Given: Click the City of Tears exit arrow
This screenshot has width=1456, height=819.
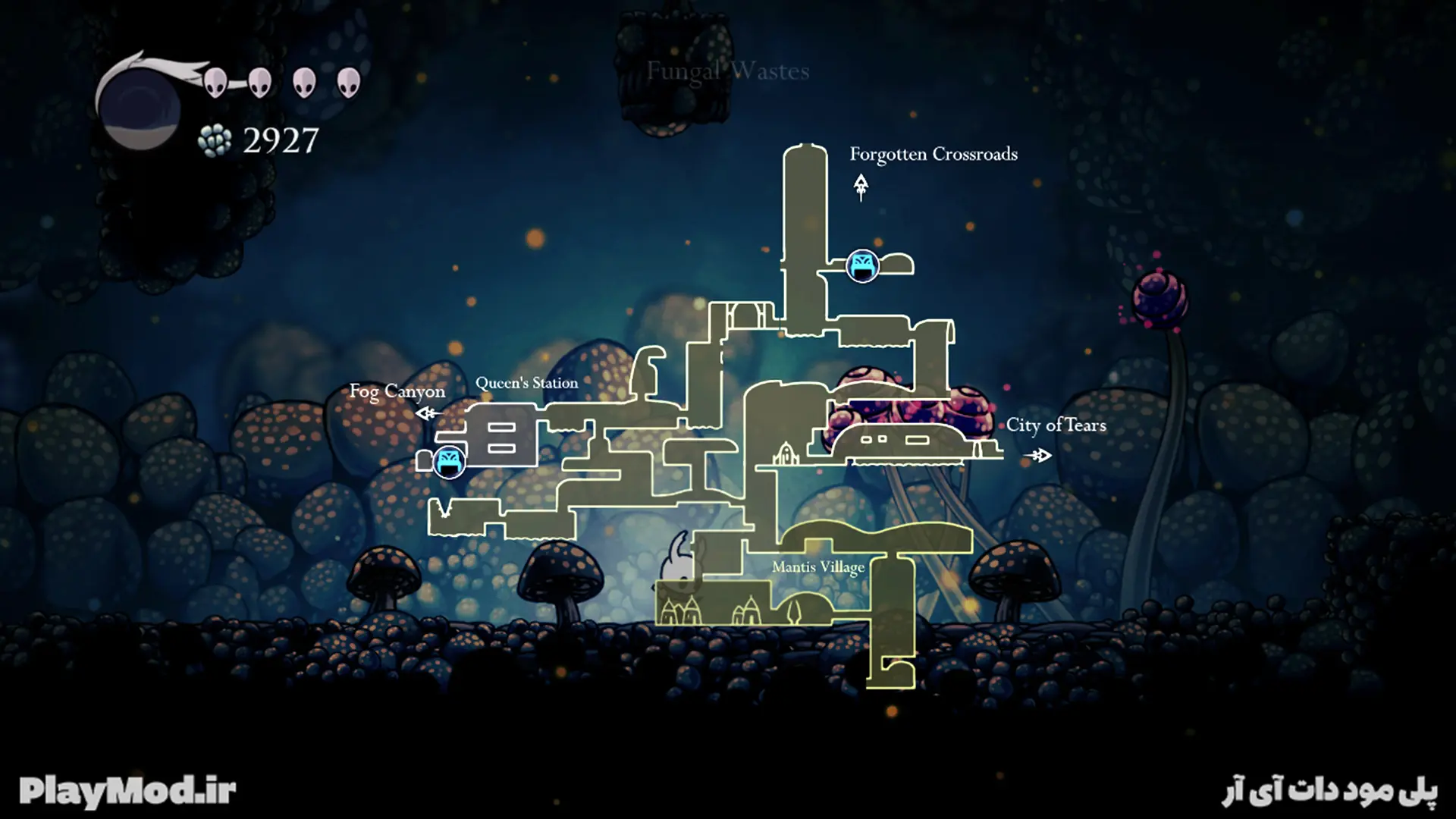Looking at the screenshot, I should tap(1039, 455).
